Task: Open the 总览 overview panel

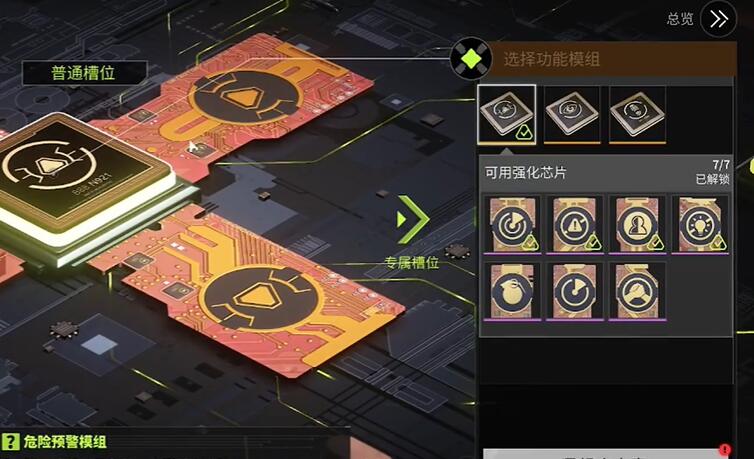Action: click(x=717, y=19)
